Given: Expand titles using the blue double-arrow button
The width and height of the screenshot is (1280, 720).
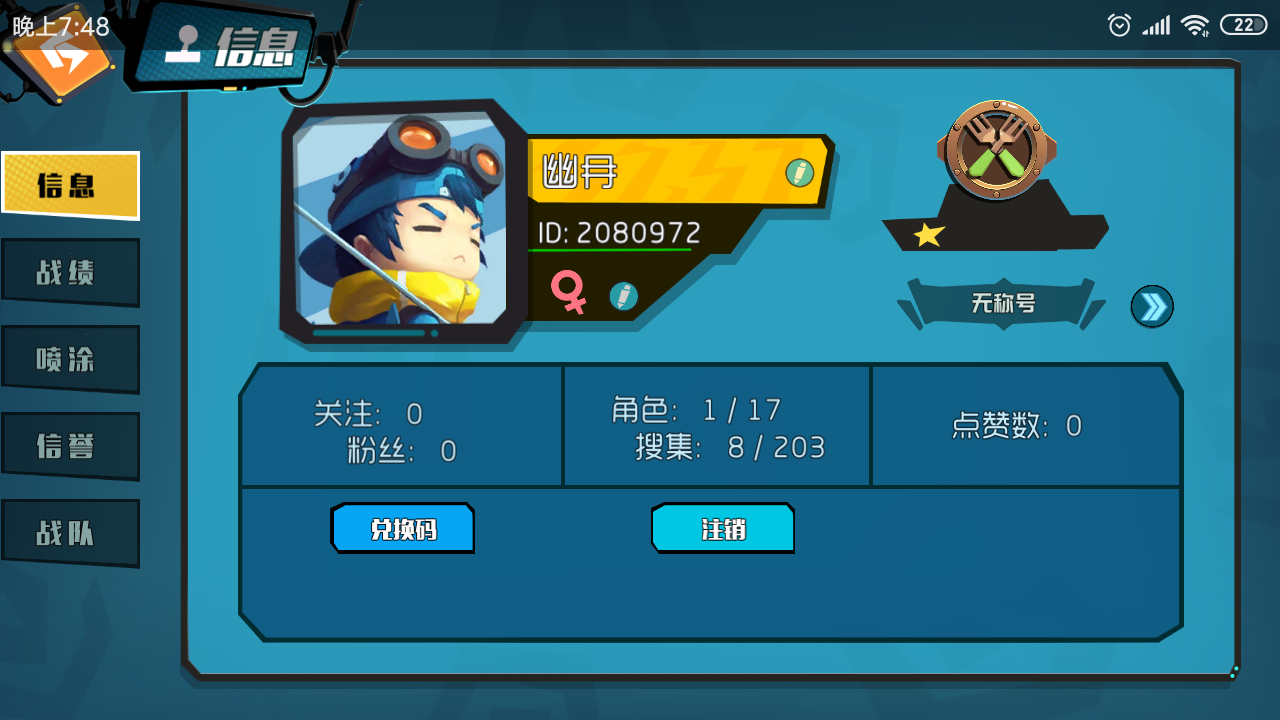Looking at the screenshot, I should 1151,306.
